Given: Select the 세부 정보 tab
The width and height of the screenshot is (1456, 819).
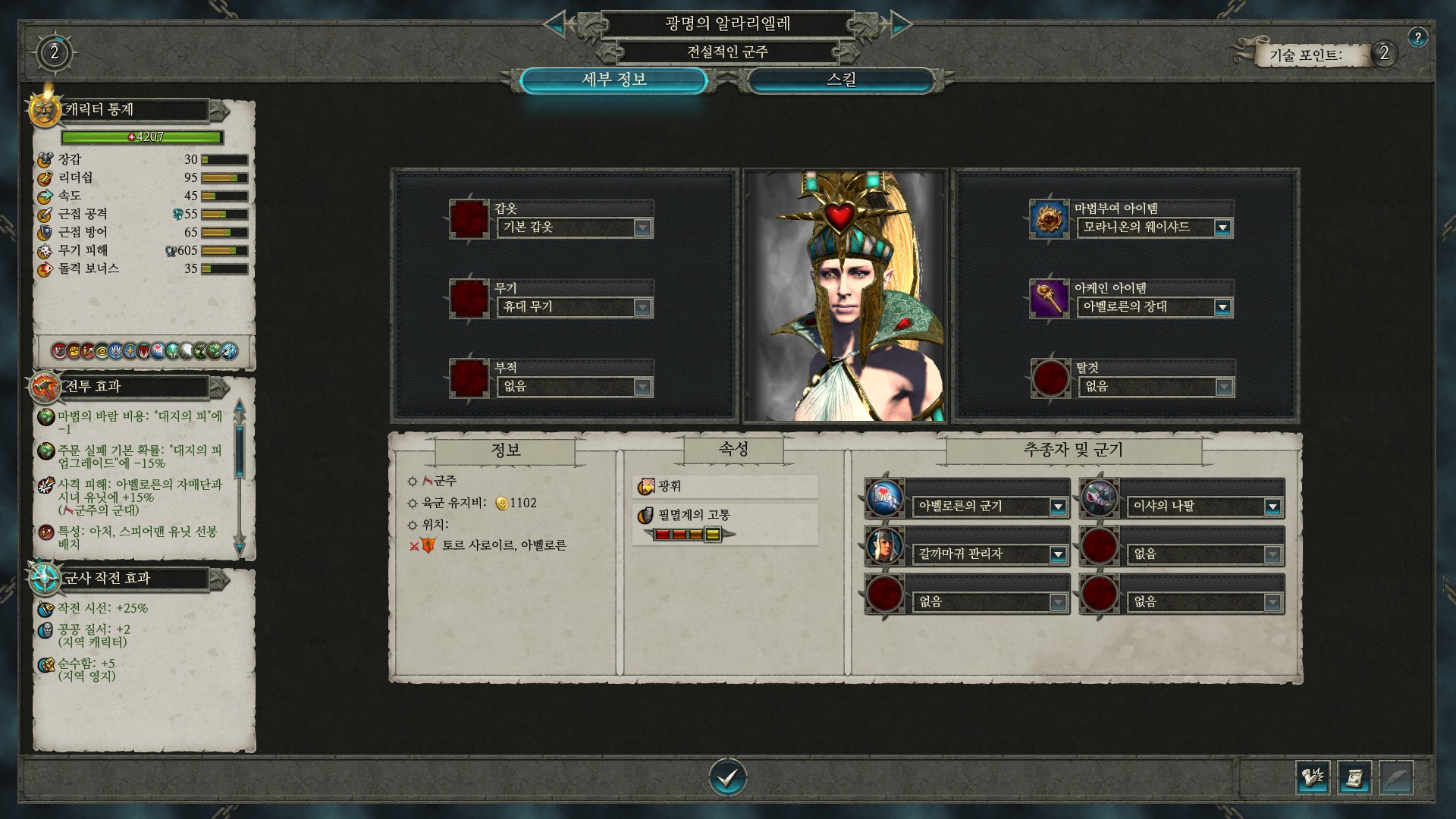Looking at the screenshot, I should (x=613, y=80).
